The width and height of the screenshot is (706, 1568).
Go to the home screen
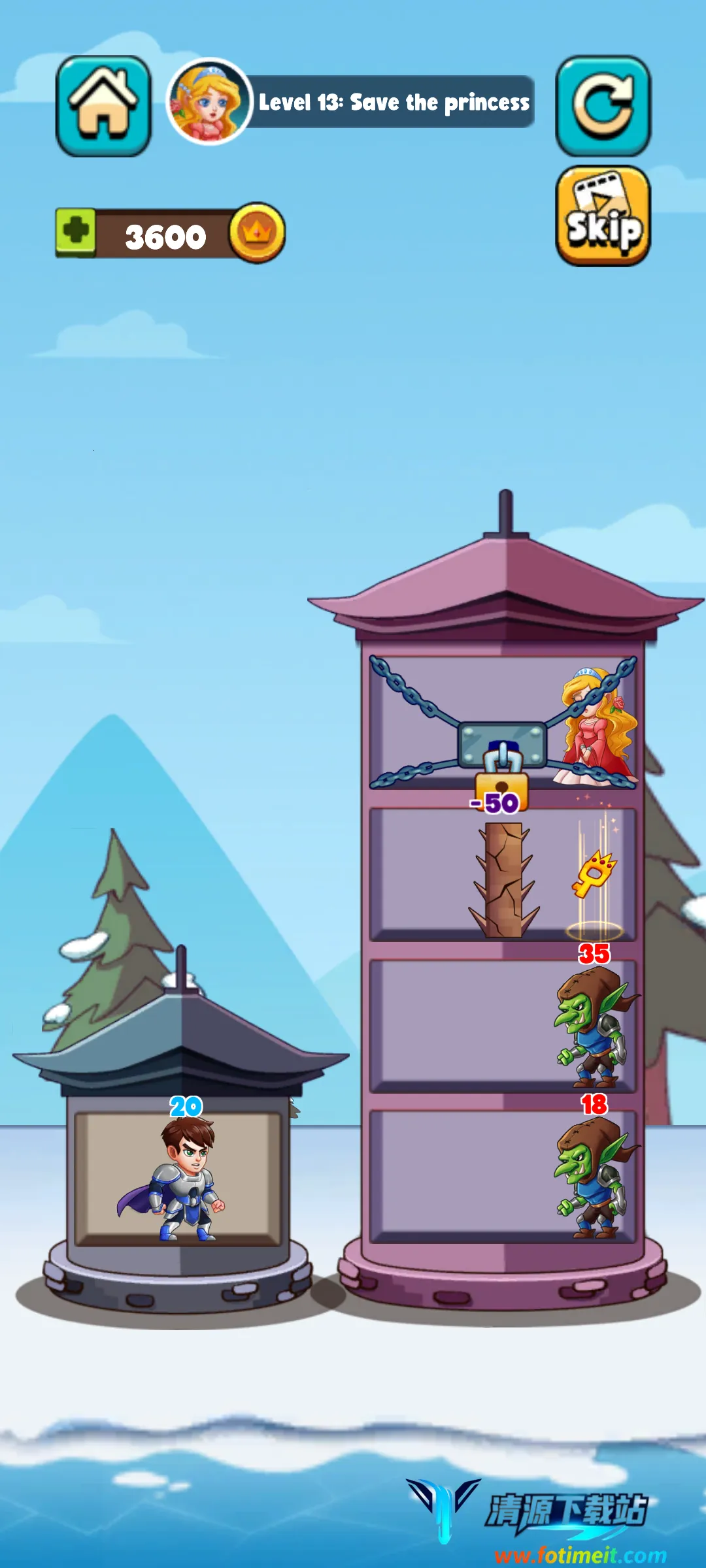click(103, 106)
